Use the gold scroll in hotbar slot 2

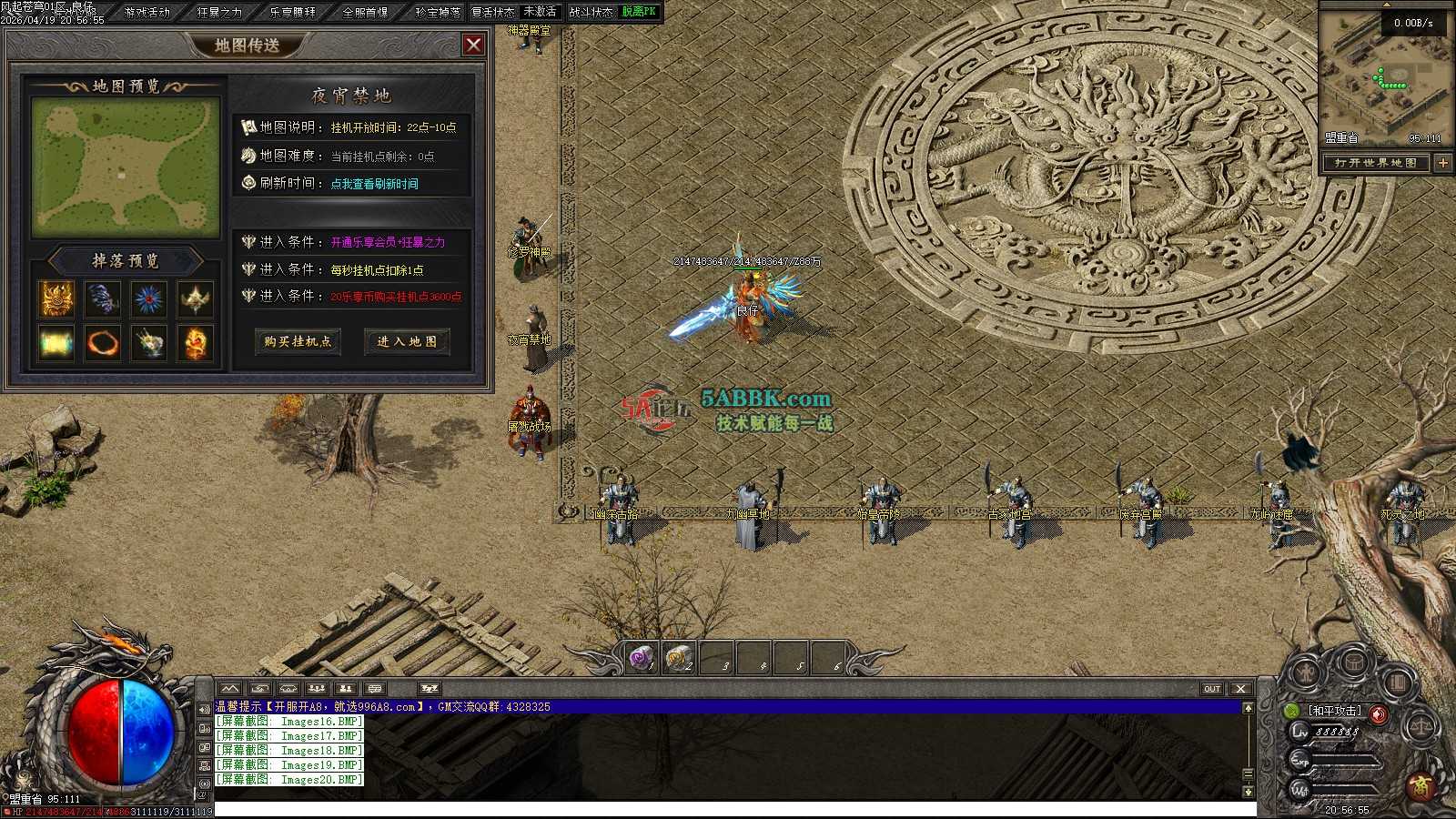click(678, 656)
